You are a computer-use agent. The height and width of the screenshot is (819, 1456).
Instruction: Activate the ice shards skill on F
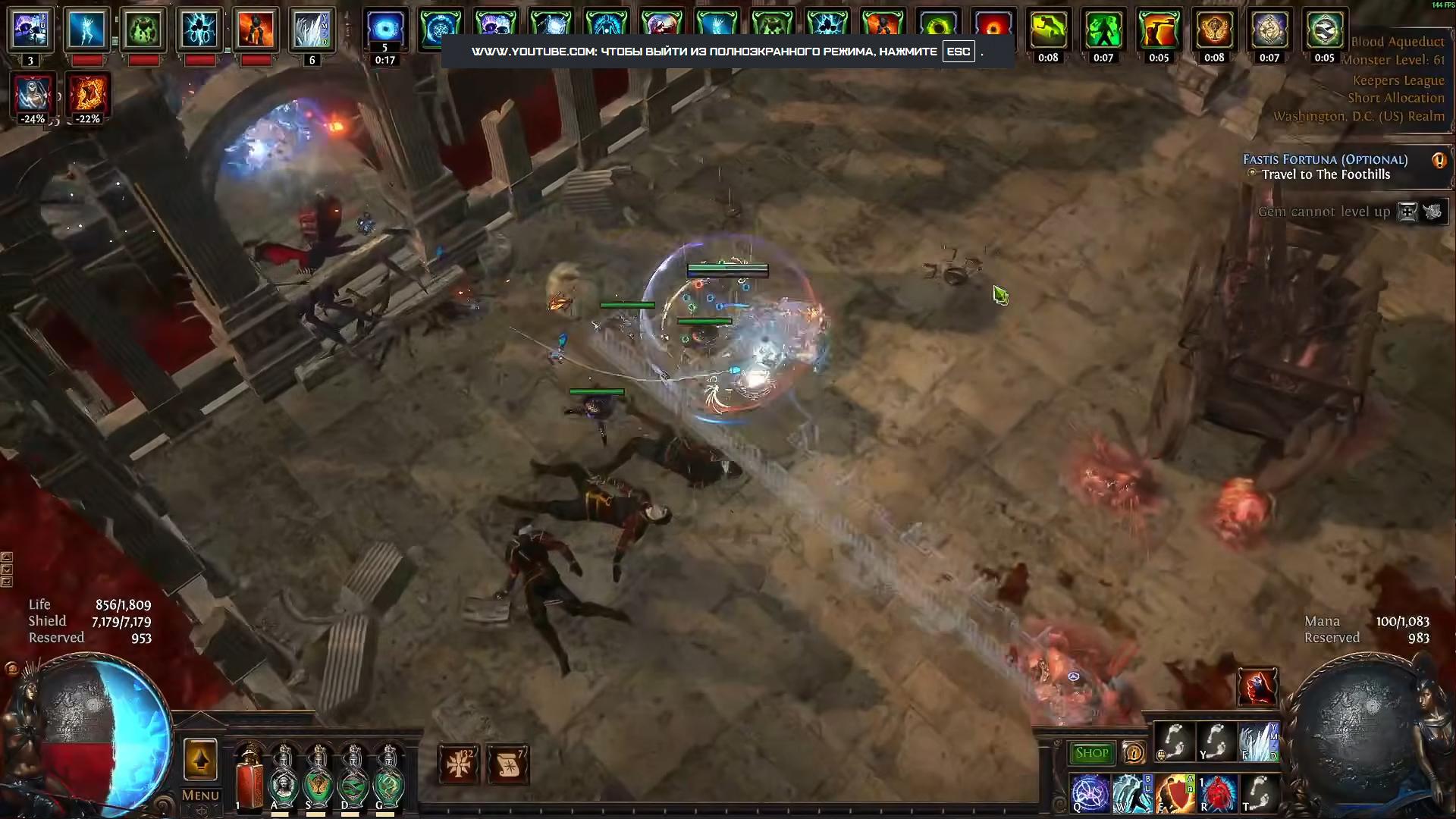pos(1260,742)
